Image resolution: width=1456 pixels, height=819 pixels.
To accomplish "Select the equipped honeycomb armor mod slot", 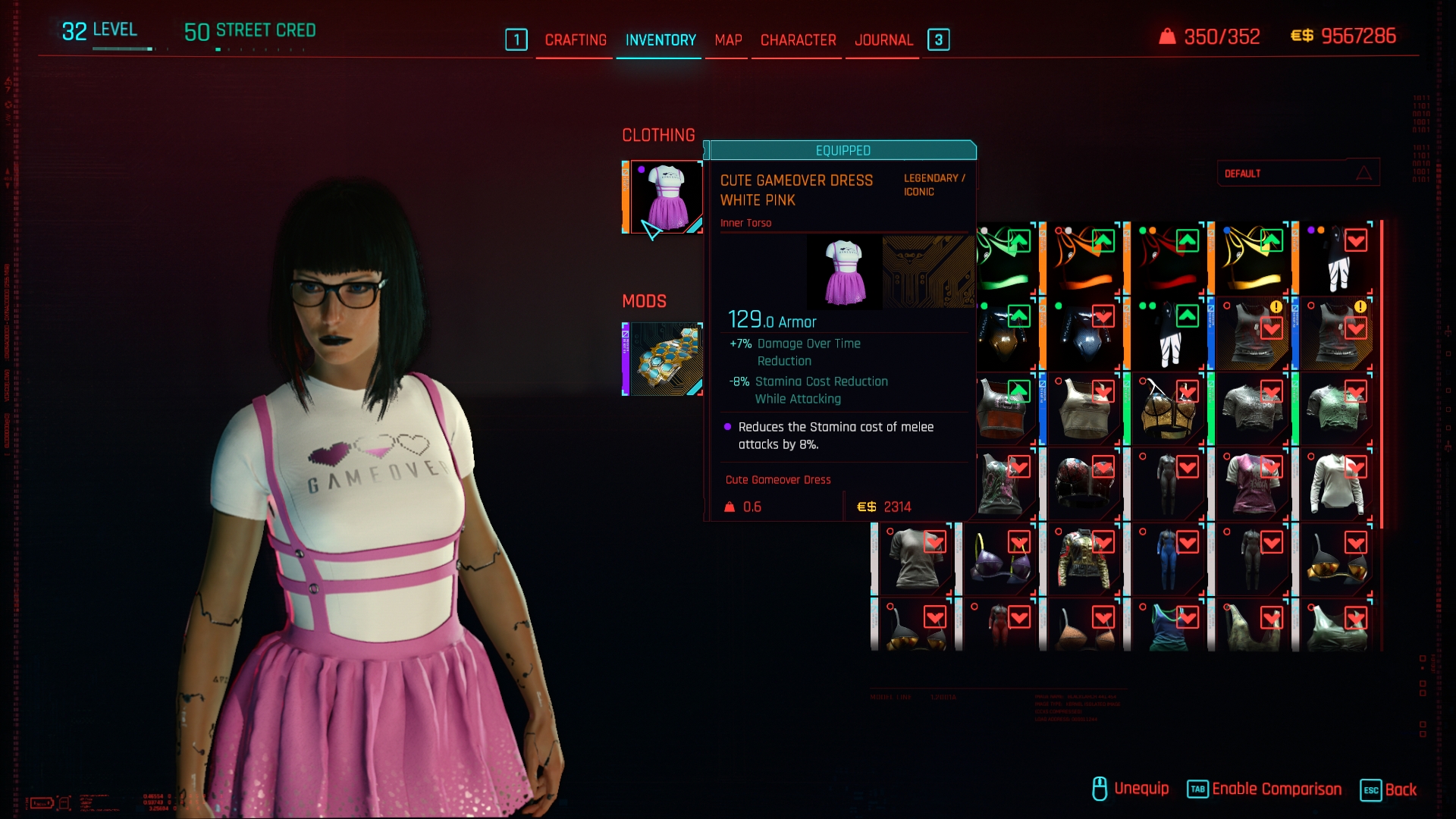I will pyautogui.click(x=665, y=359).
